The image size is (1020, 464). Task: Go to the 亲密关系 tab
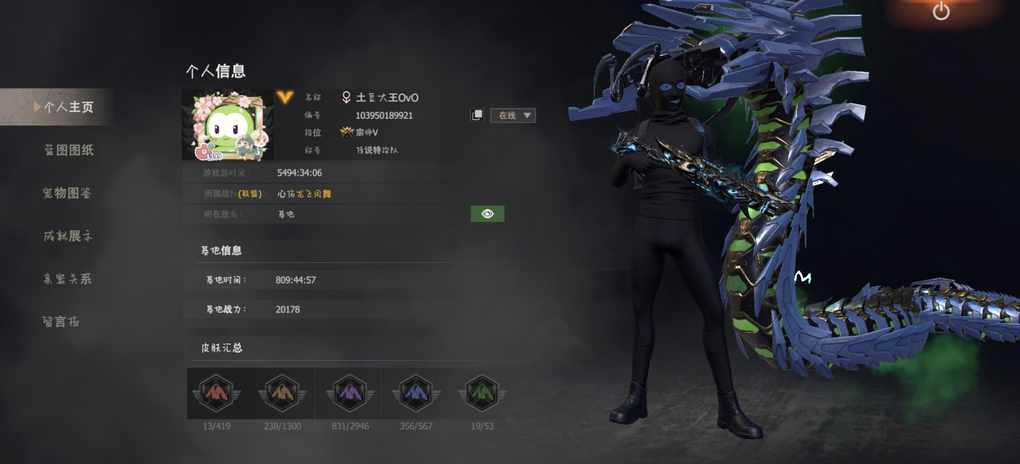click(x=67, y=279)
